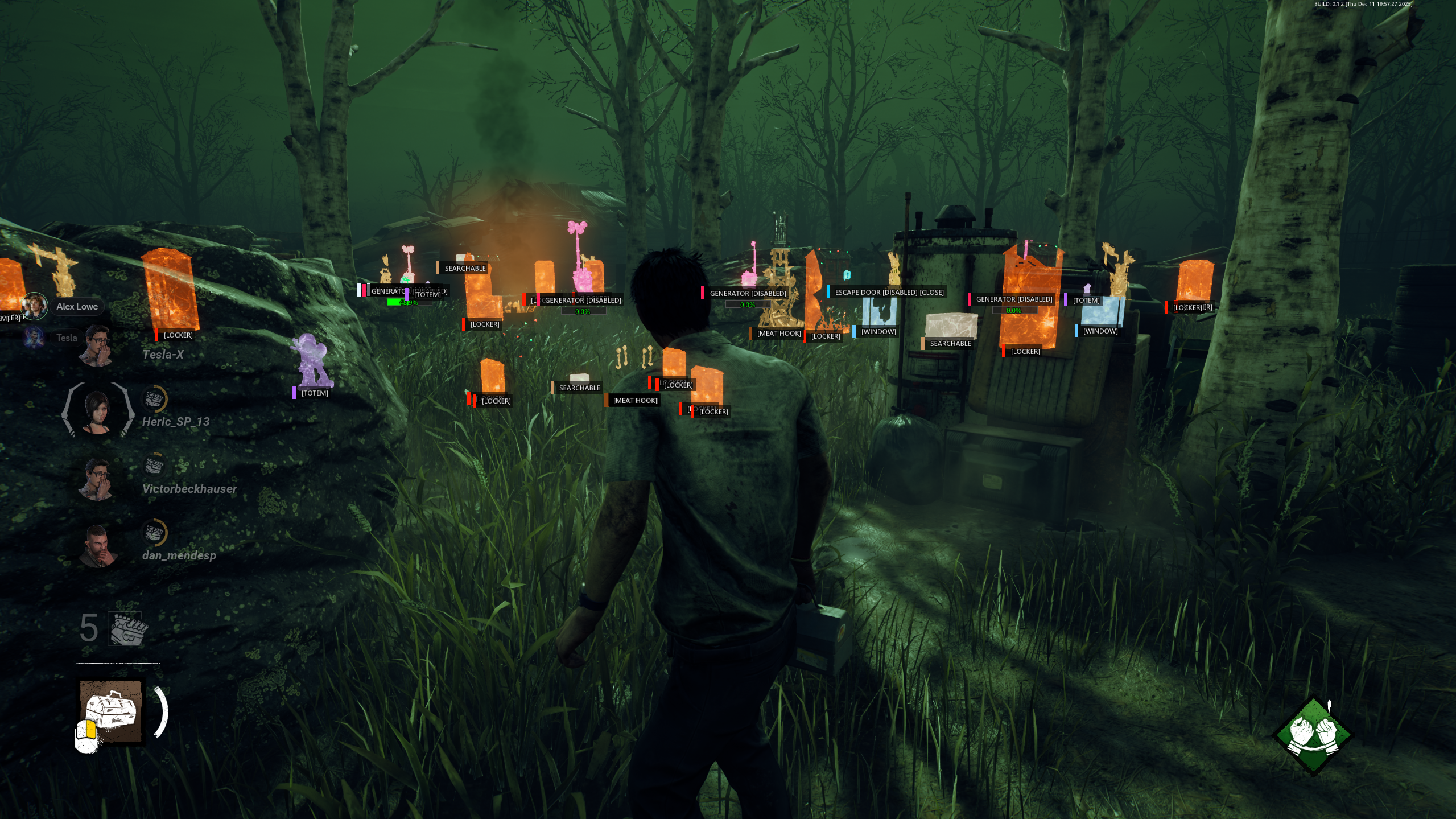Choose Victorbeckhauser's survivor portrait
Image resolution: width=1456 pixels, height=819 pixels.
coord(98,479)
